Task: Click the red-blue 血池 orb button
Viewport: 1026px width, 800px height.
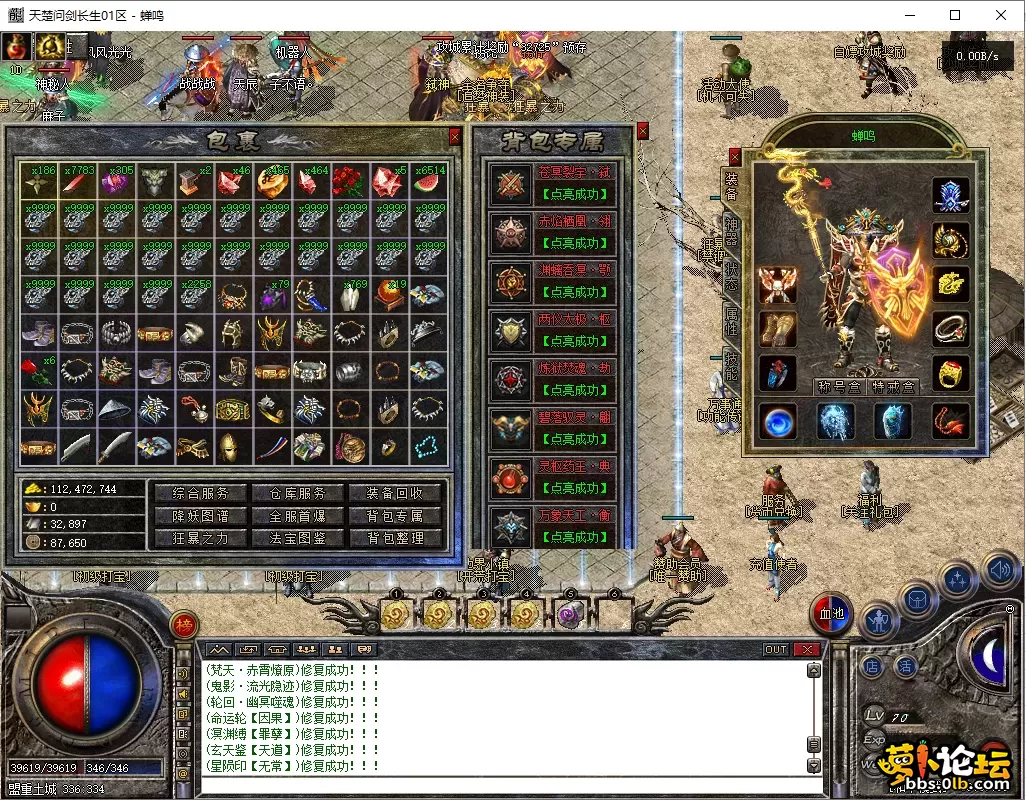Action: pyautogui.click(x=831, y=612)
